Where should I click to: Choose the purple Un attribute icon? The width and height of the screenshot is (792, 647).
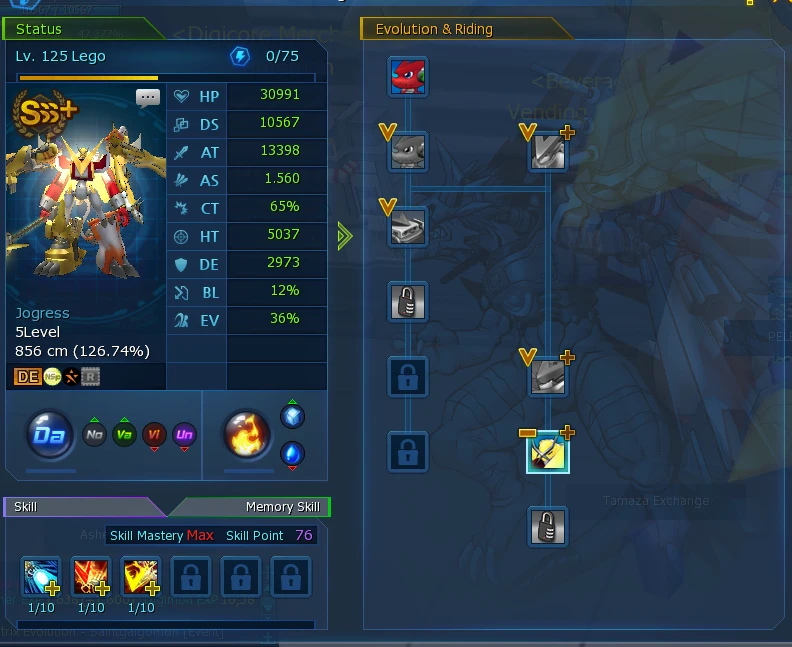coord(184,436)
